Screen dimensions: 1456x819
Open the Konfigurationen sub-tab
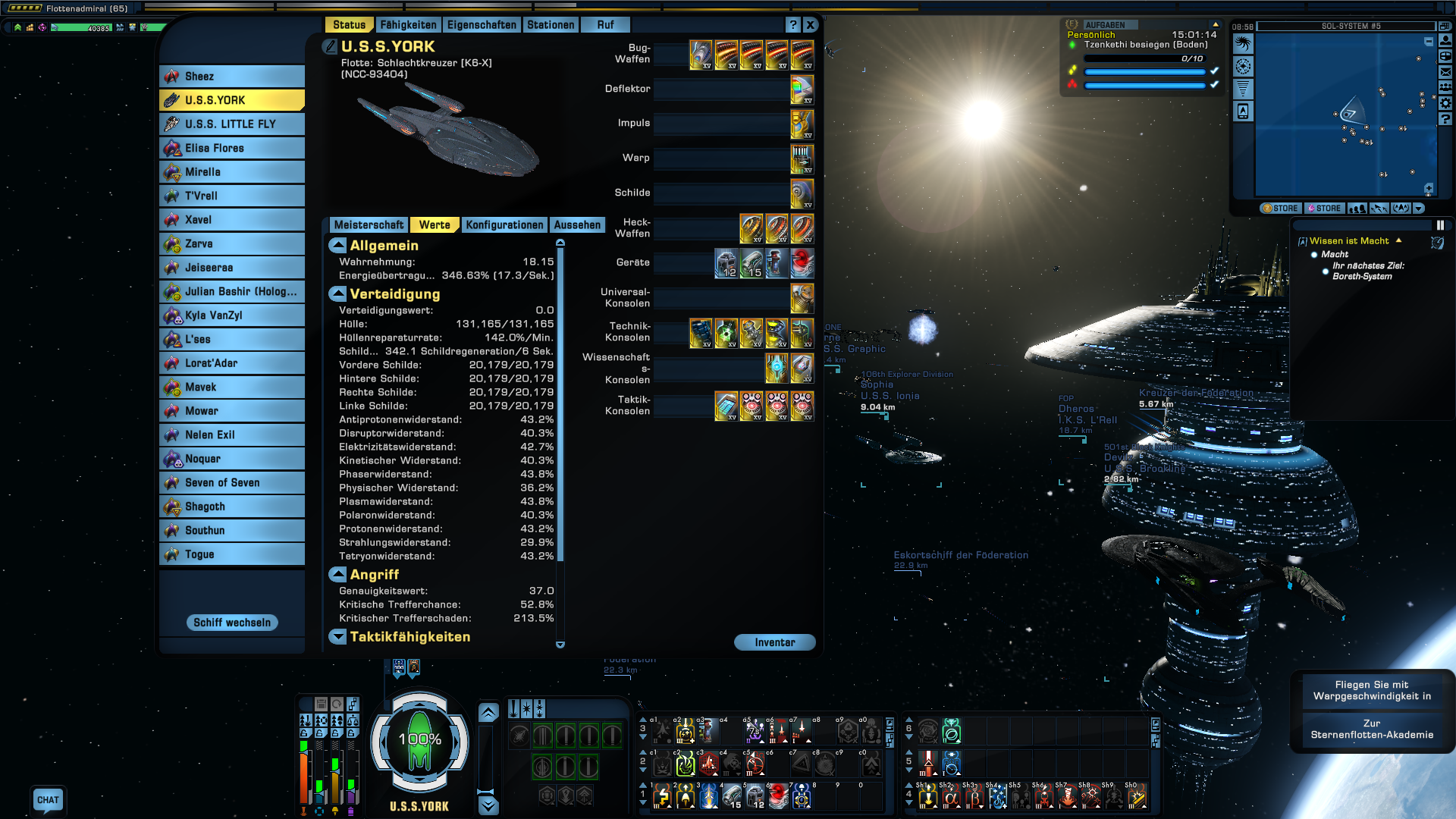pyautogui.click(x=504, y=225)
